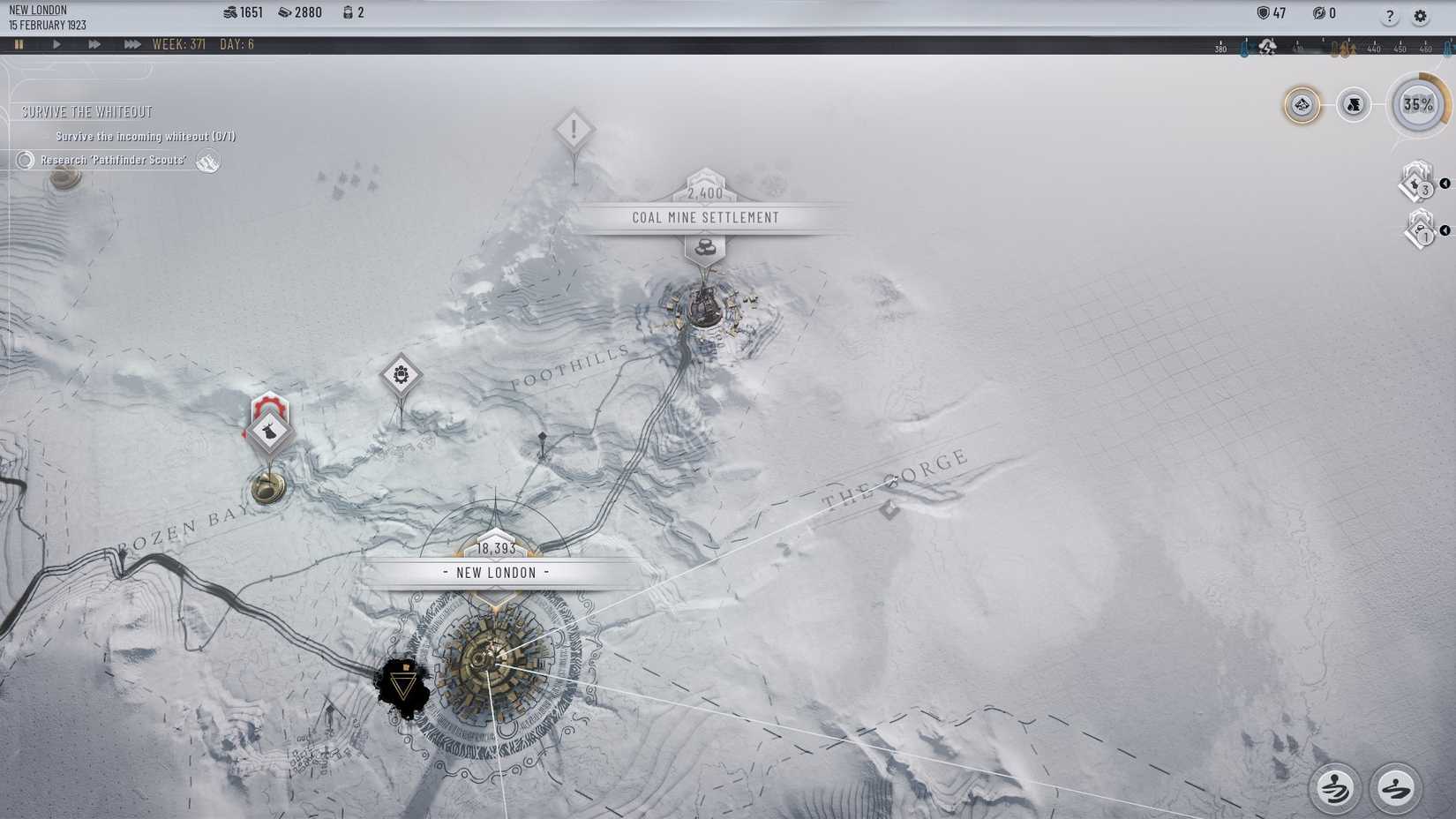Open the exclamation event marker above Coal Mine Settlement
The image size is (1456, 819).
click(574, 131)
